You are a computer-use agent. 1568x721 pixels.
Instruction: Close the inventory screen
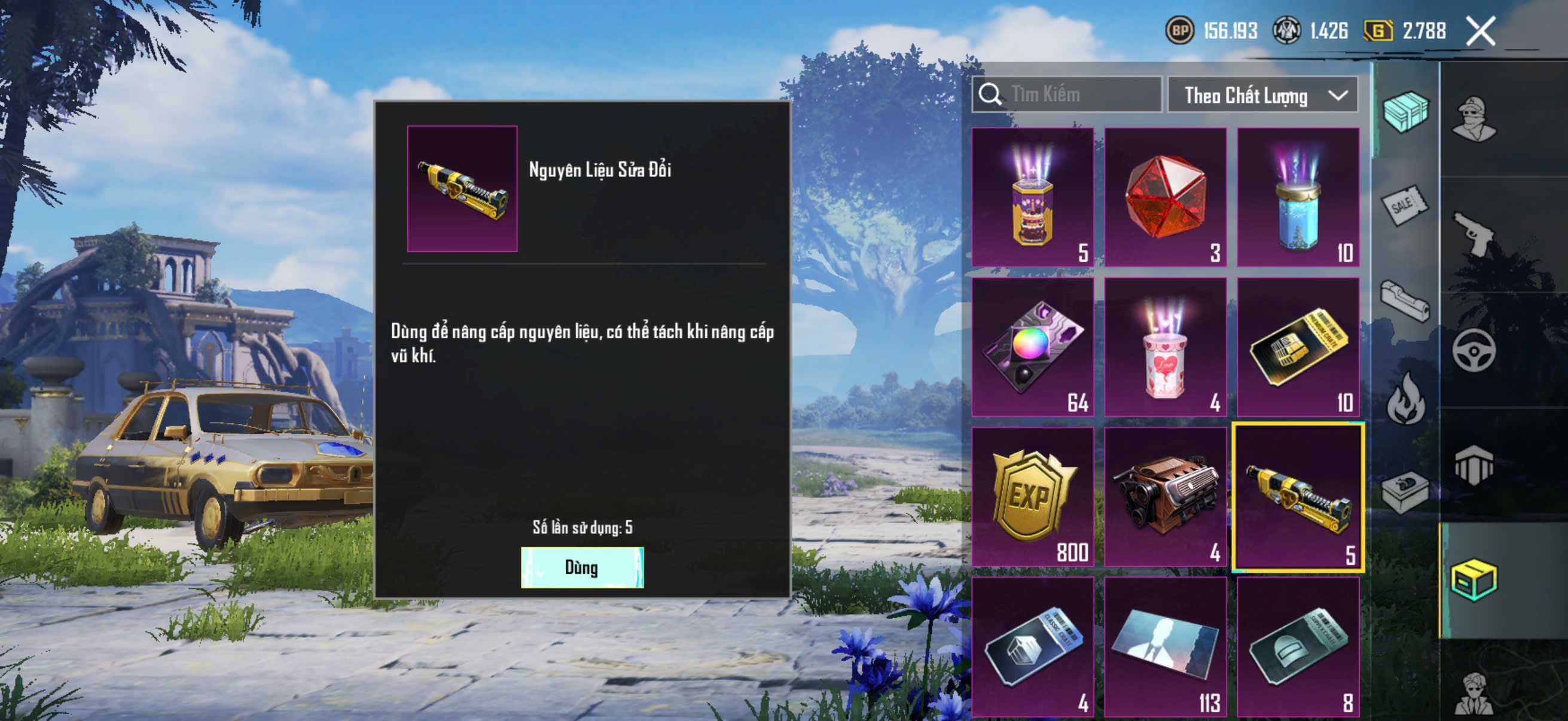[1480, 31]
